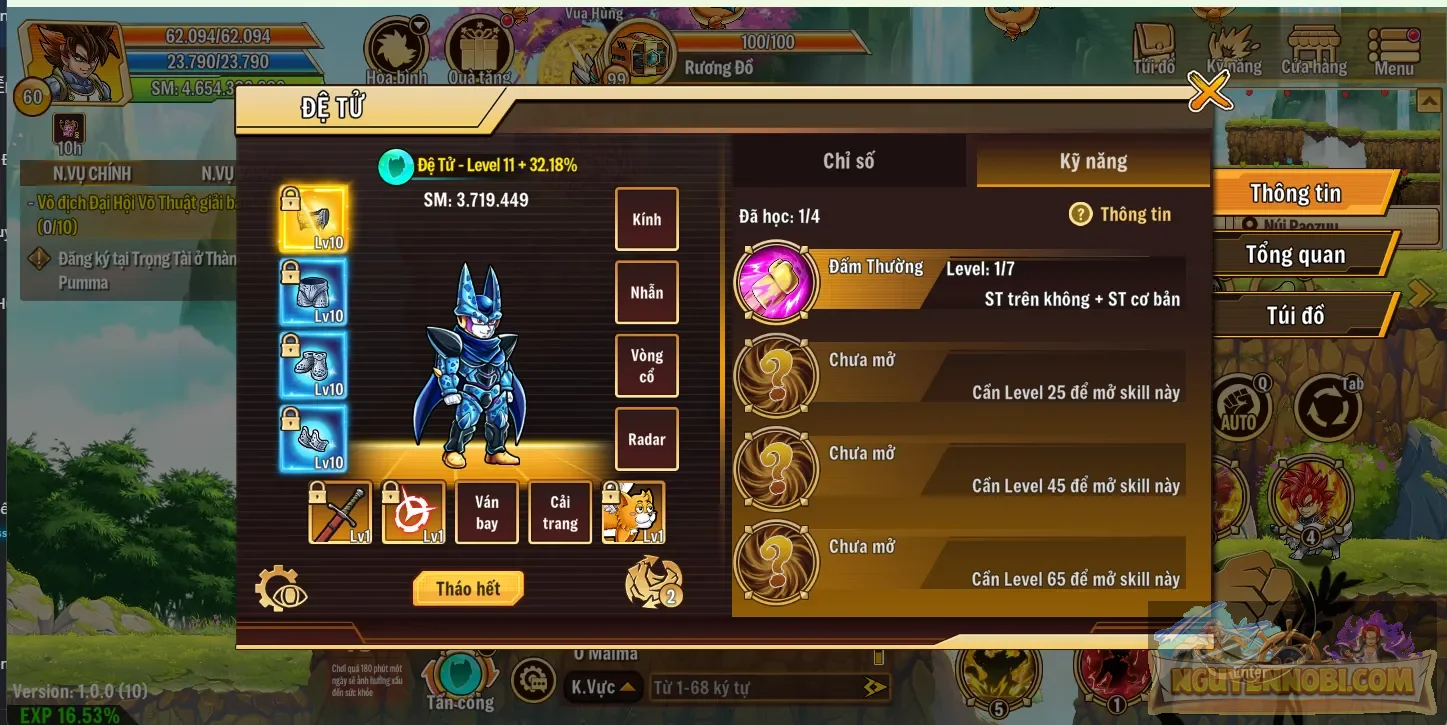Click the right-pointing arrow near Tổng quan panel
Screen dimensions: 1447x725
1420,293
